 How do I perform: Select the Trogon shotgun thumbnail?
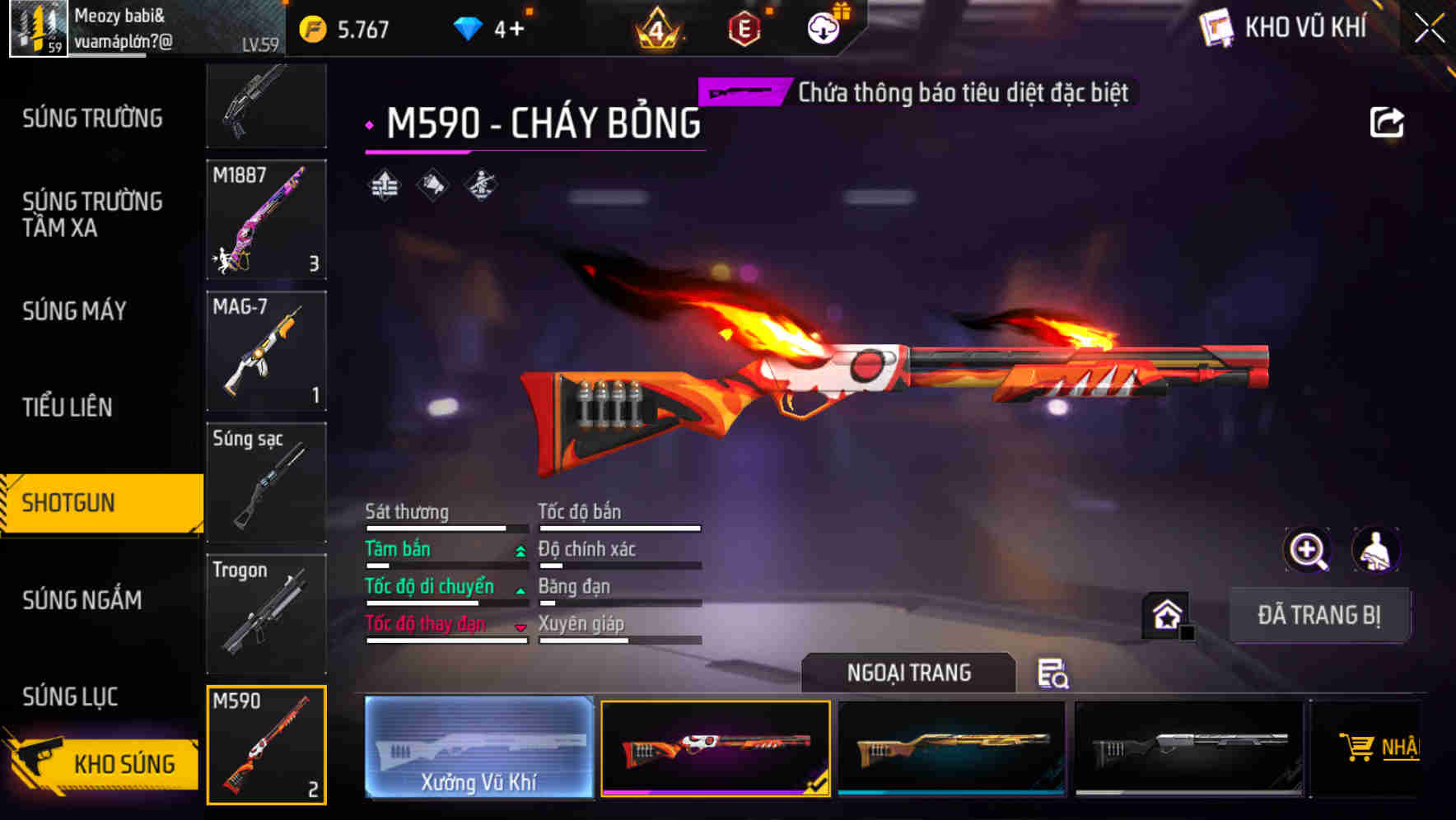(x=266, y=613)
